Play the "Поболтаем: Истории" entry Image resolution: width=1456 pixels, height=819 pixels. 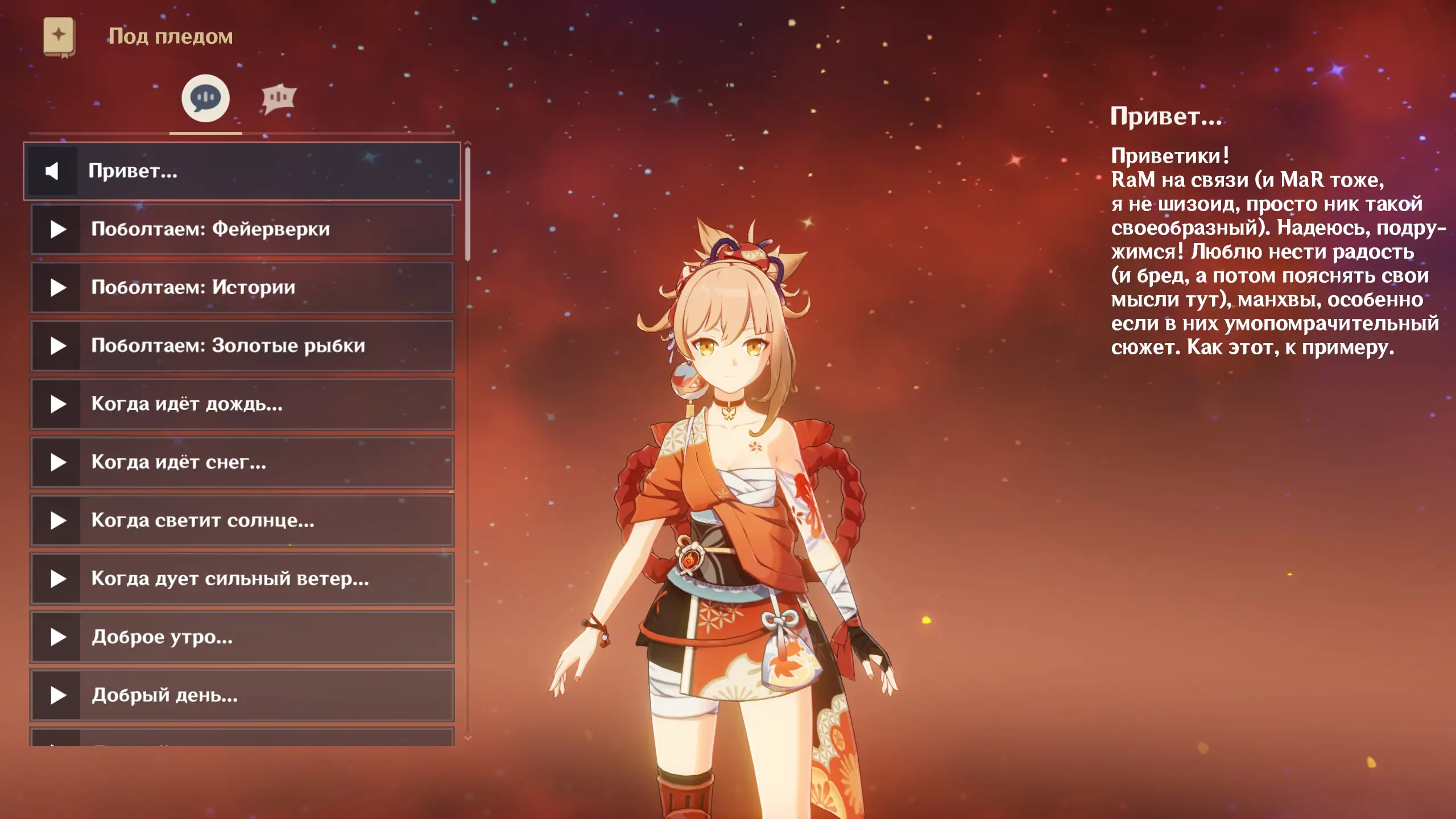[242, 288]
